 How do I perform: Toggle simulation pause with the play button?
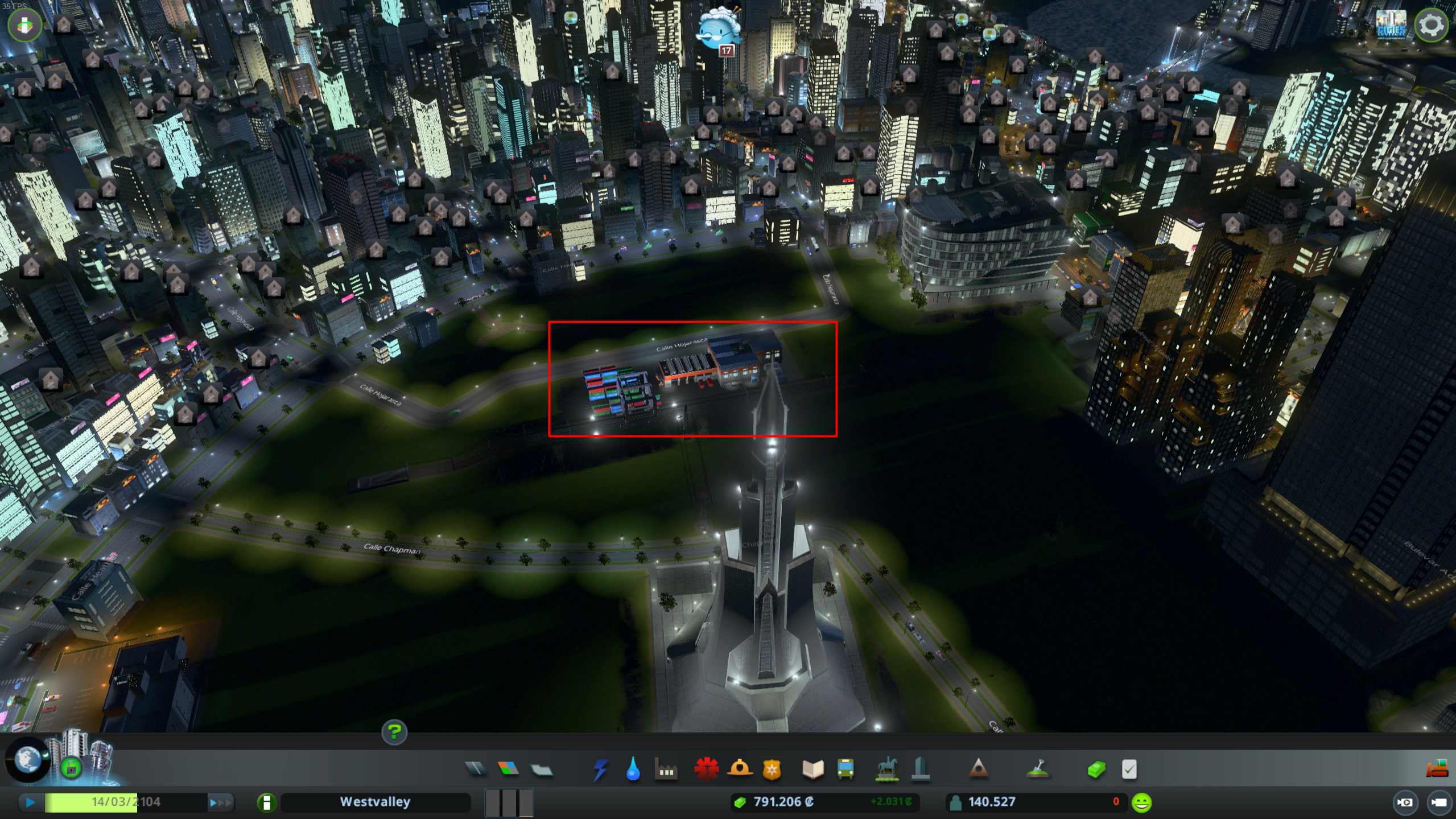30,802
